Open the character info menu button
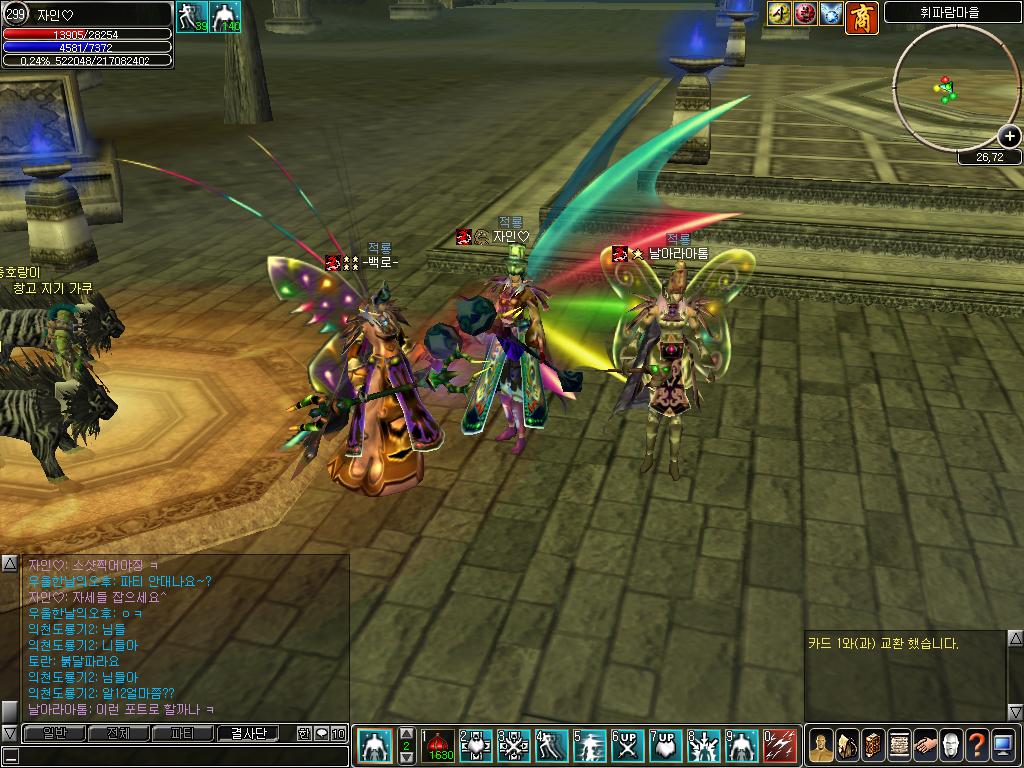 tap(820, 745)
